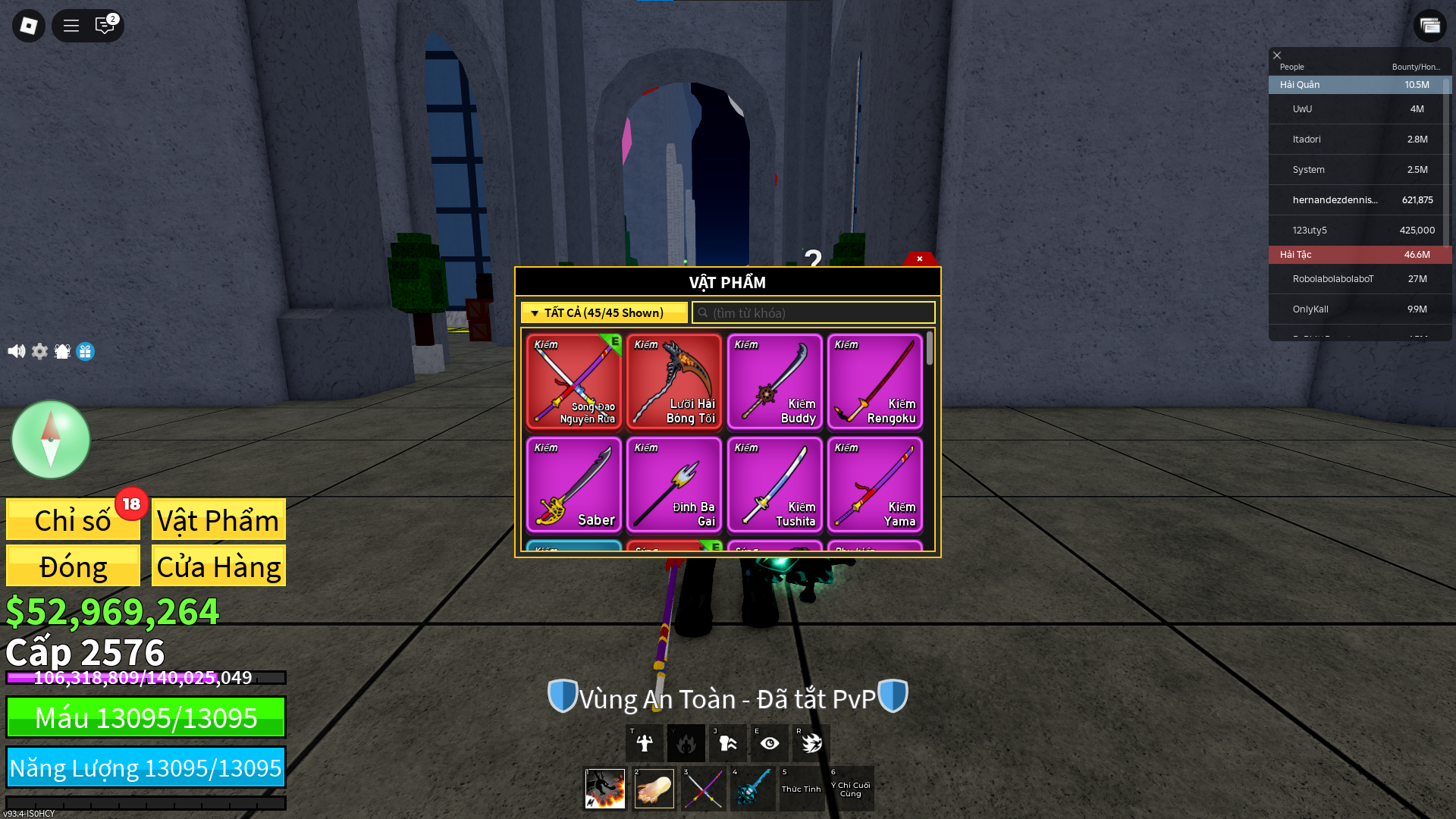Click the inventory keyword search field
The width and height of the screenshot is (1456, 819).
click(813, 312)
